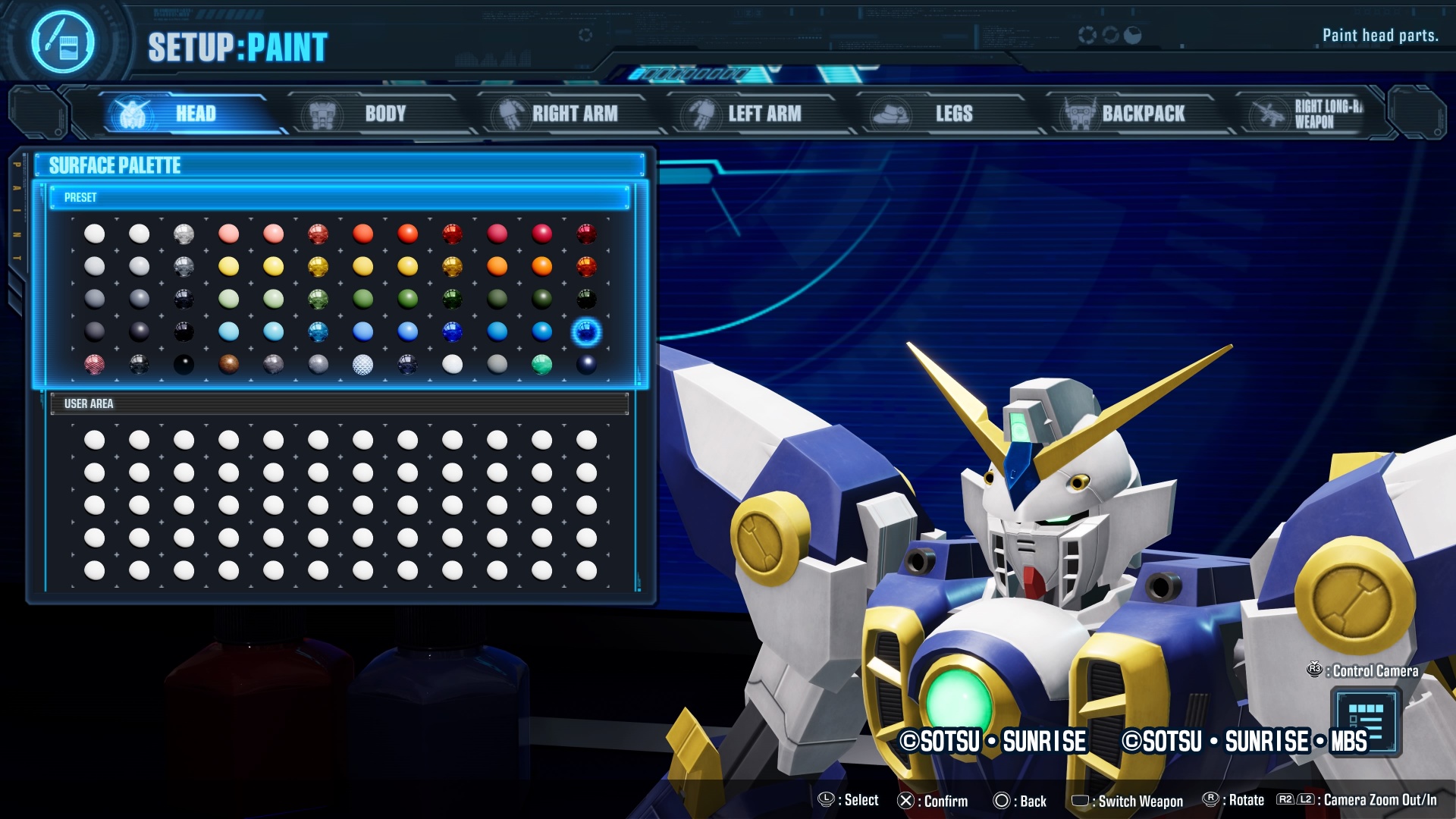Select the USER AREA section header

click(339, 403)
